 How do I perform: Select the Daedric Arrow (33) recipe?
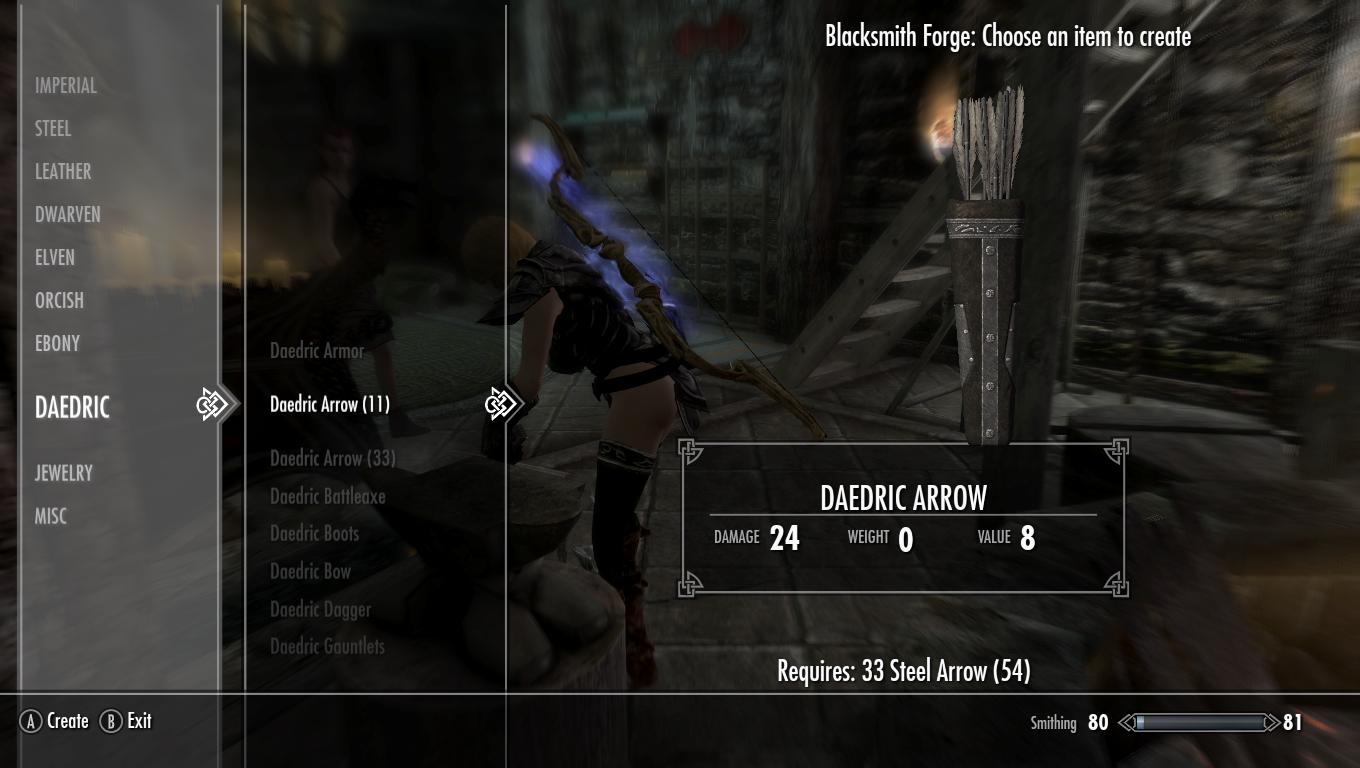tap(333, 458)
